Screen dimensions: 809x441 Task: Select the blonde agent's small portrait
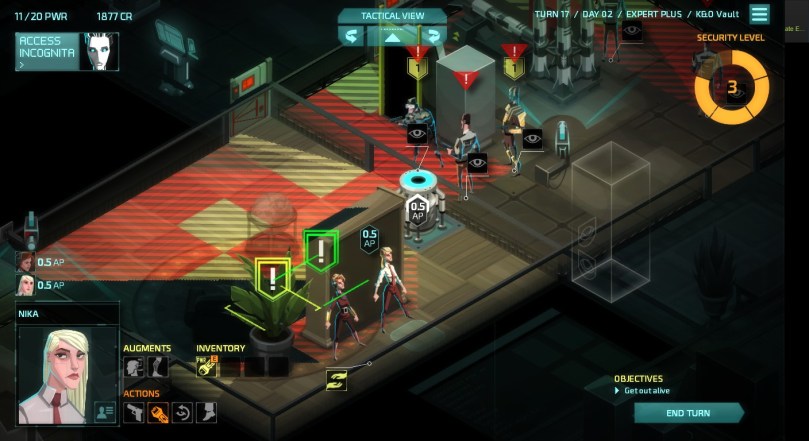[x=23, y=285]
